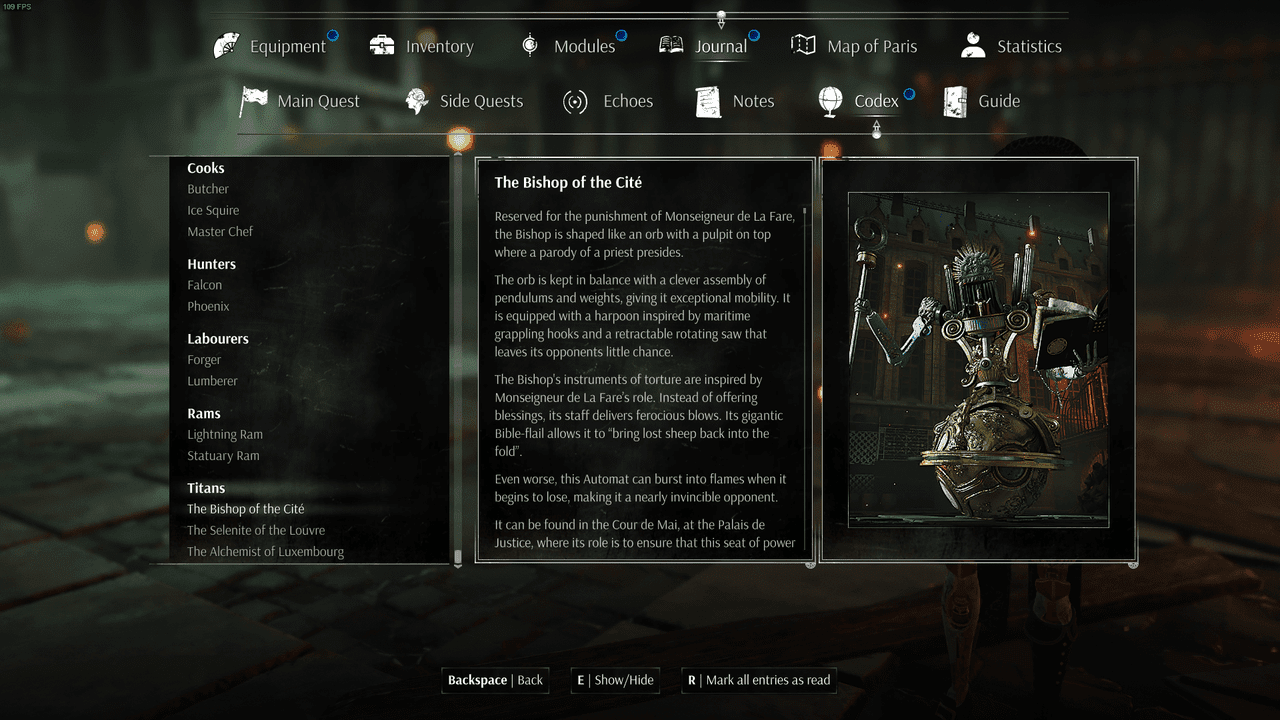
Task: Switch to the Inventory tab
Action: click(422, 46)
